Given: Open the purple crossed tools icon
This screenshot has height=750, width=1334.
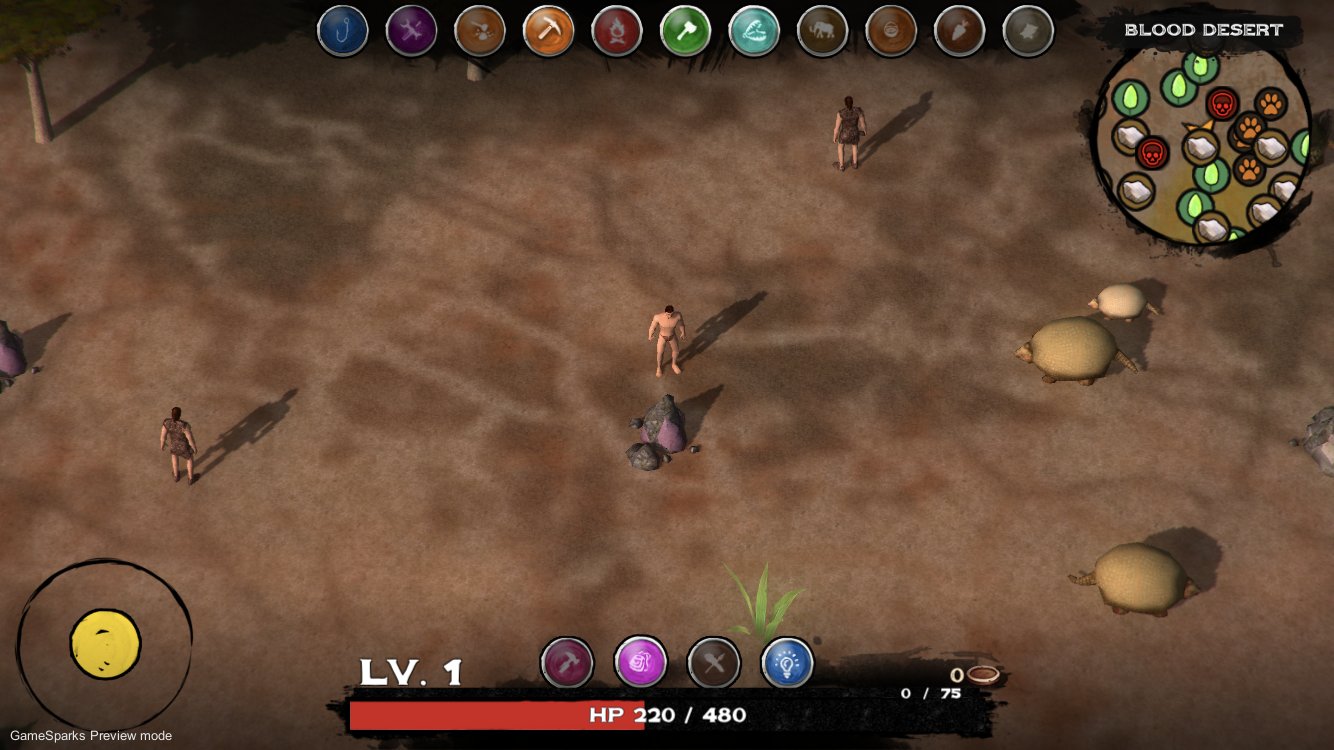Looking at the screenshot, I should pos(411,31).
